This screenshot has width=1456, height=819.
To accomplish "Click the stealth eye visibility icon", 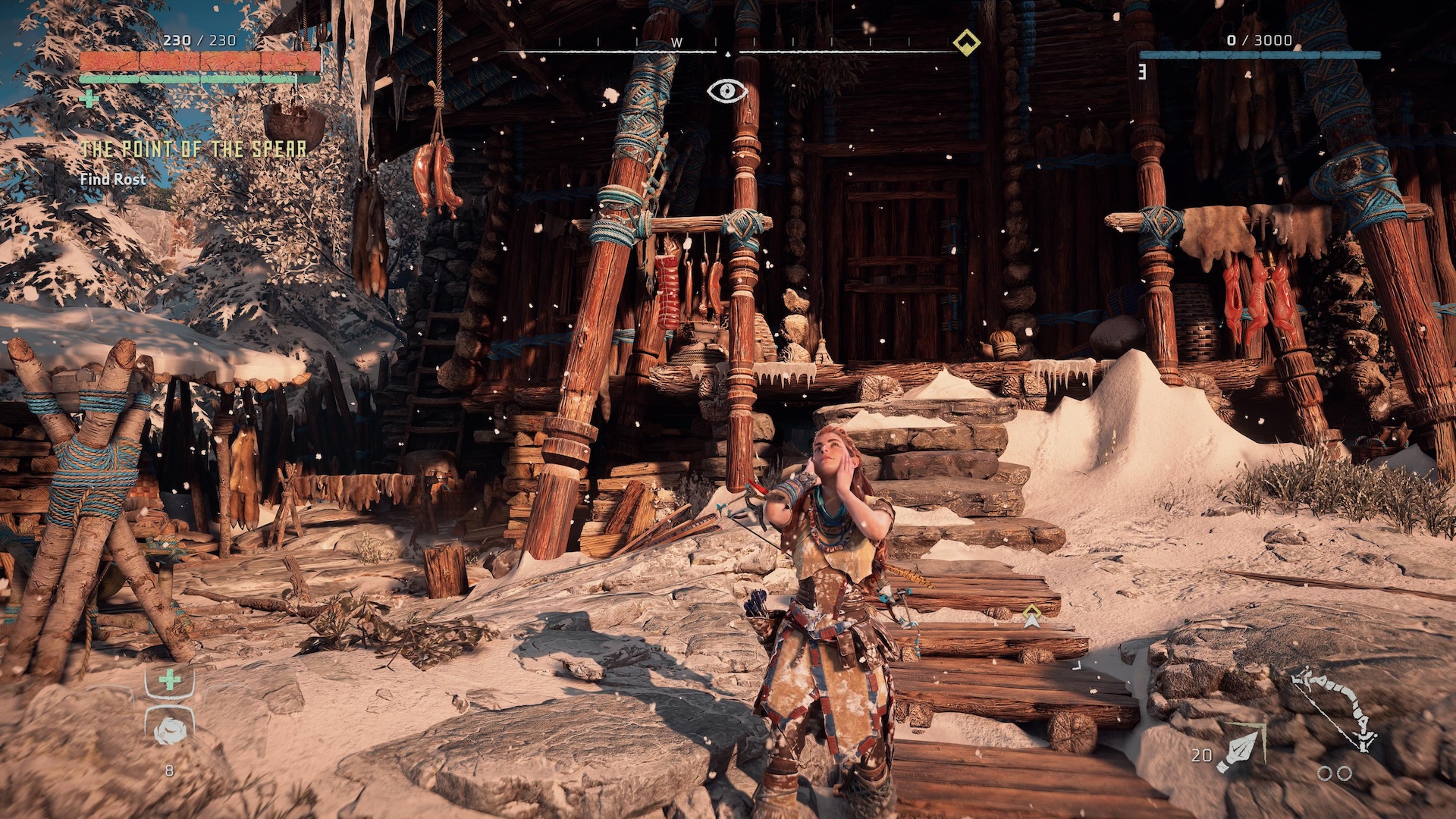I will 727,92.
